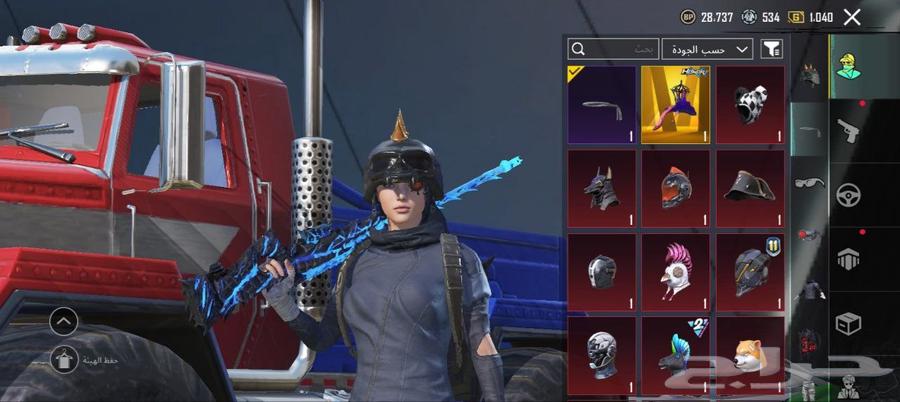Switch to the glasses subcategory tab
The image size is (900, 402).
click(x=809, y=183)
